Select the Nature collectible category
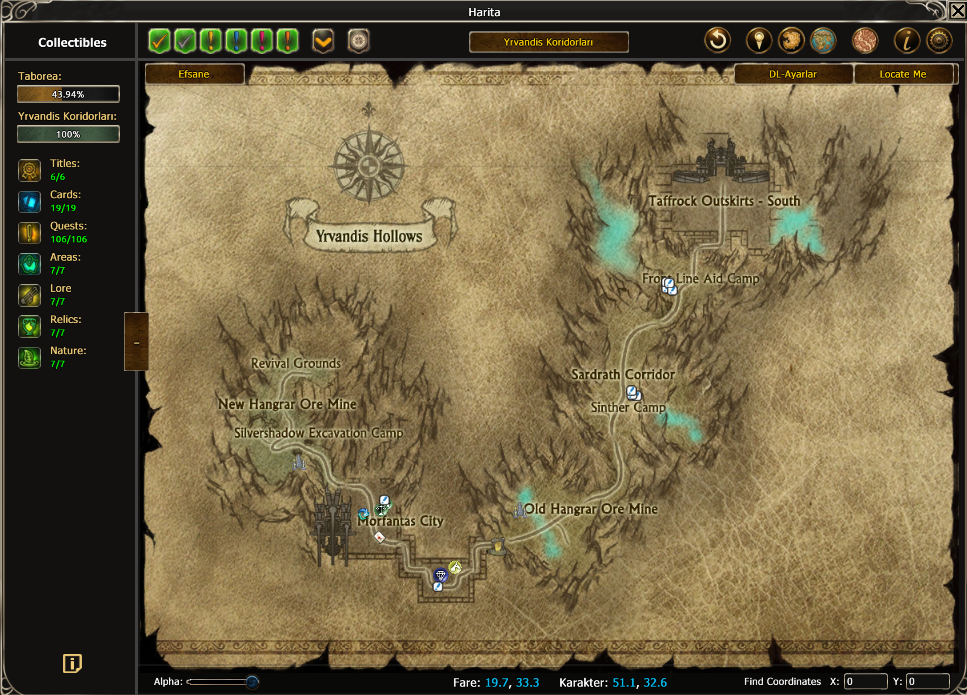The width and height of the screenshot is (967, 695). (30, 357)
